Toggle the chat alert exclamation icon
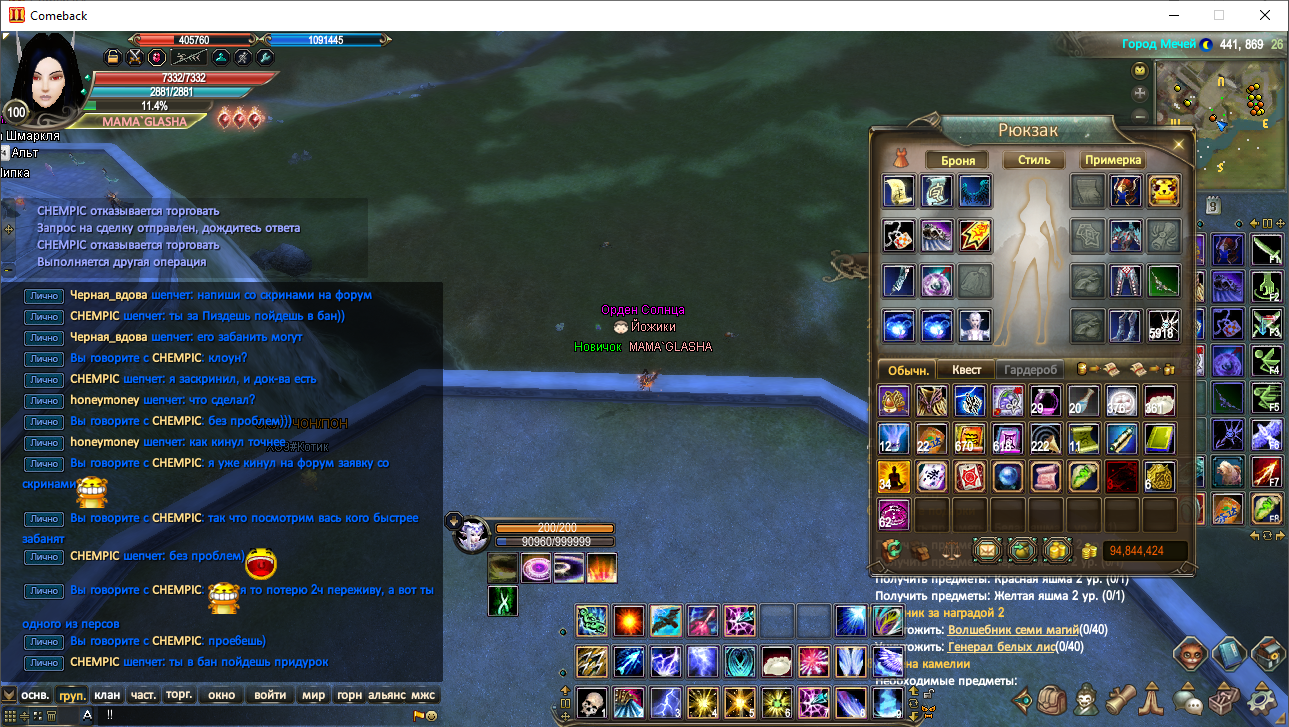 point(110,714)
